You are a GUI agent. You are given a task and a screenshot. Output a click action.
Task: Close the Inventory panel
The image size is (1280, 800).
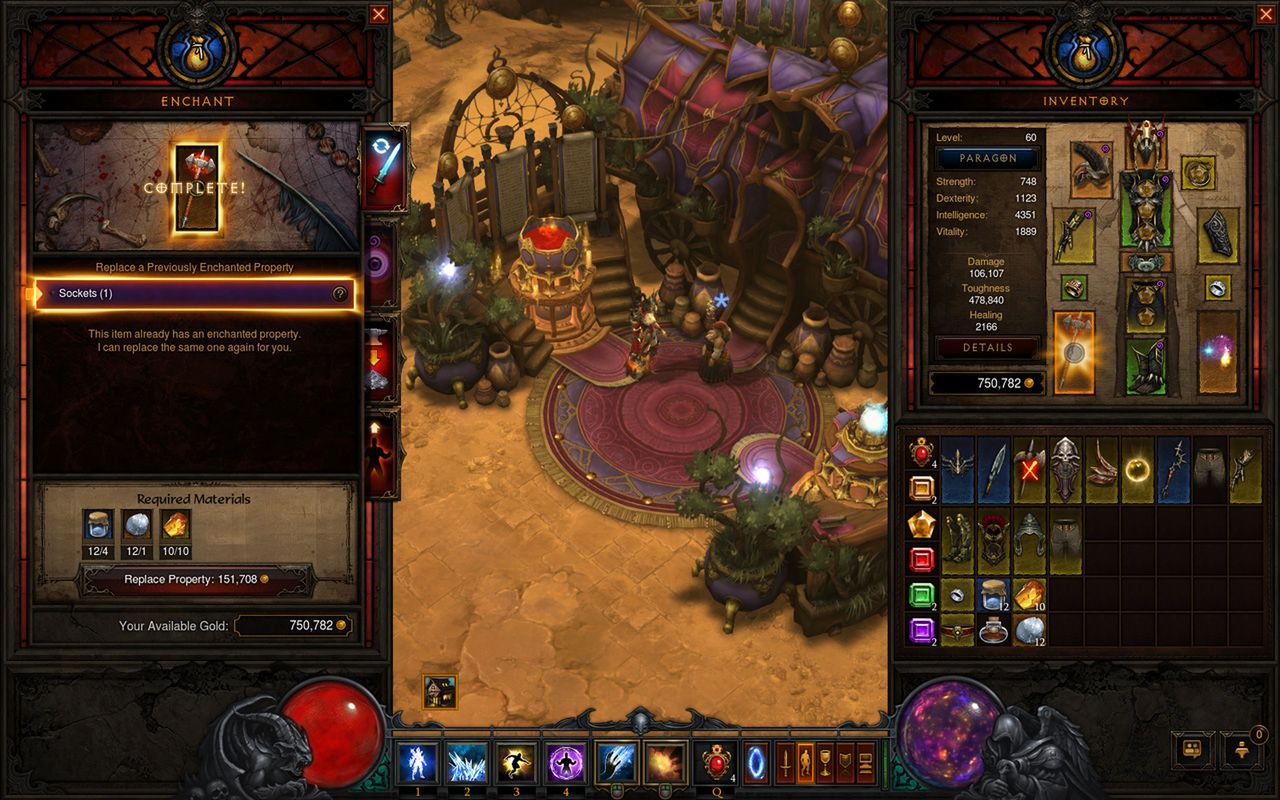tap(1266, 14)
